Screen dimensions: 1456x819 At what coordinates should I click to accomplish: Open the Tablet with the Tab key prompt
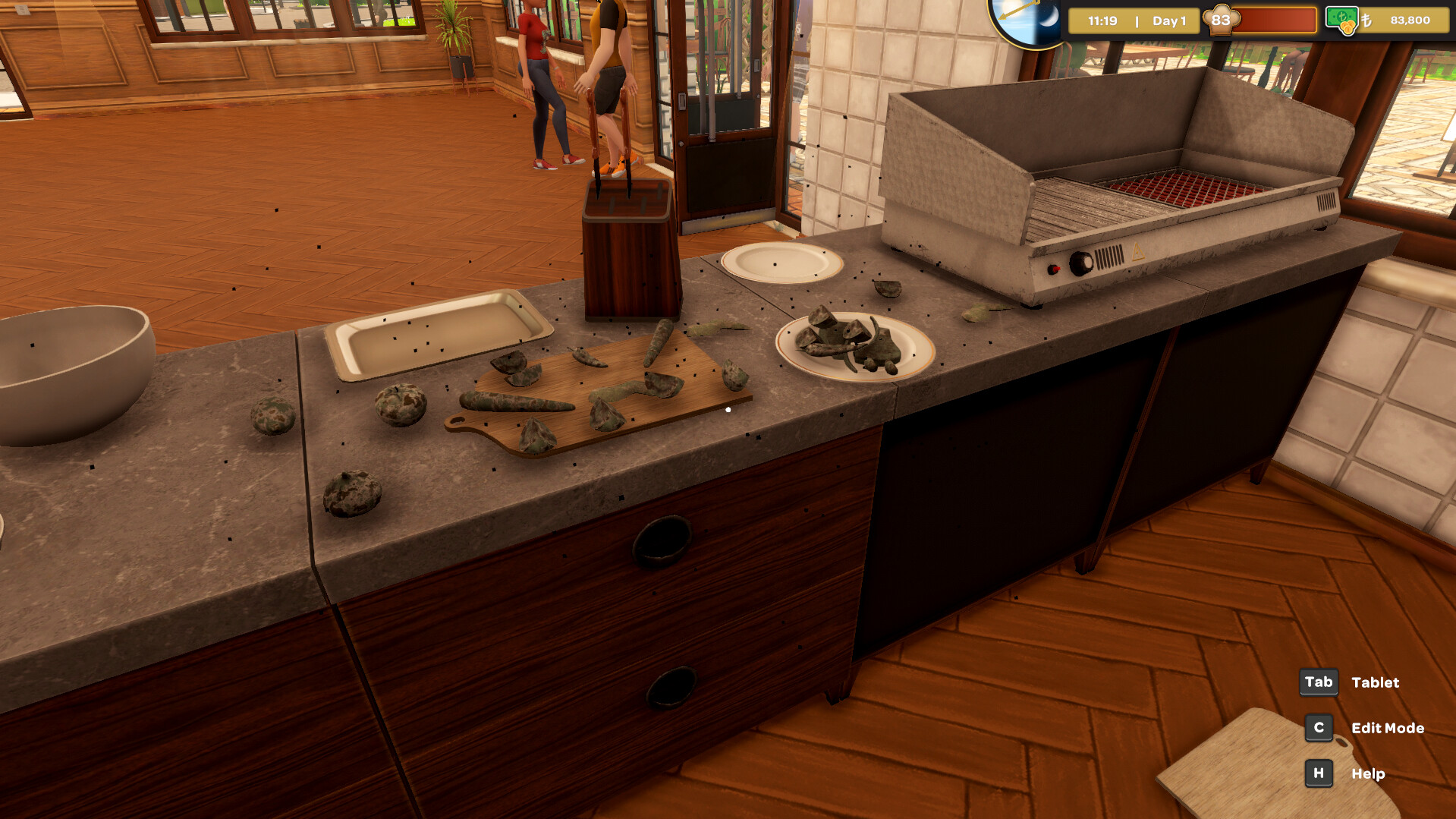[1319, 682]
